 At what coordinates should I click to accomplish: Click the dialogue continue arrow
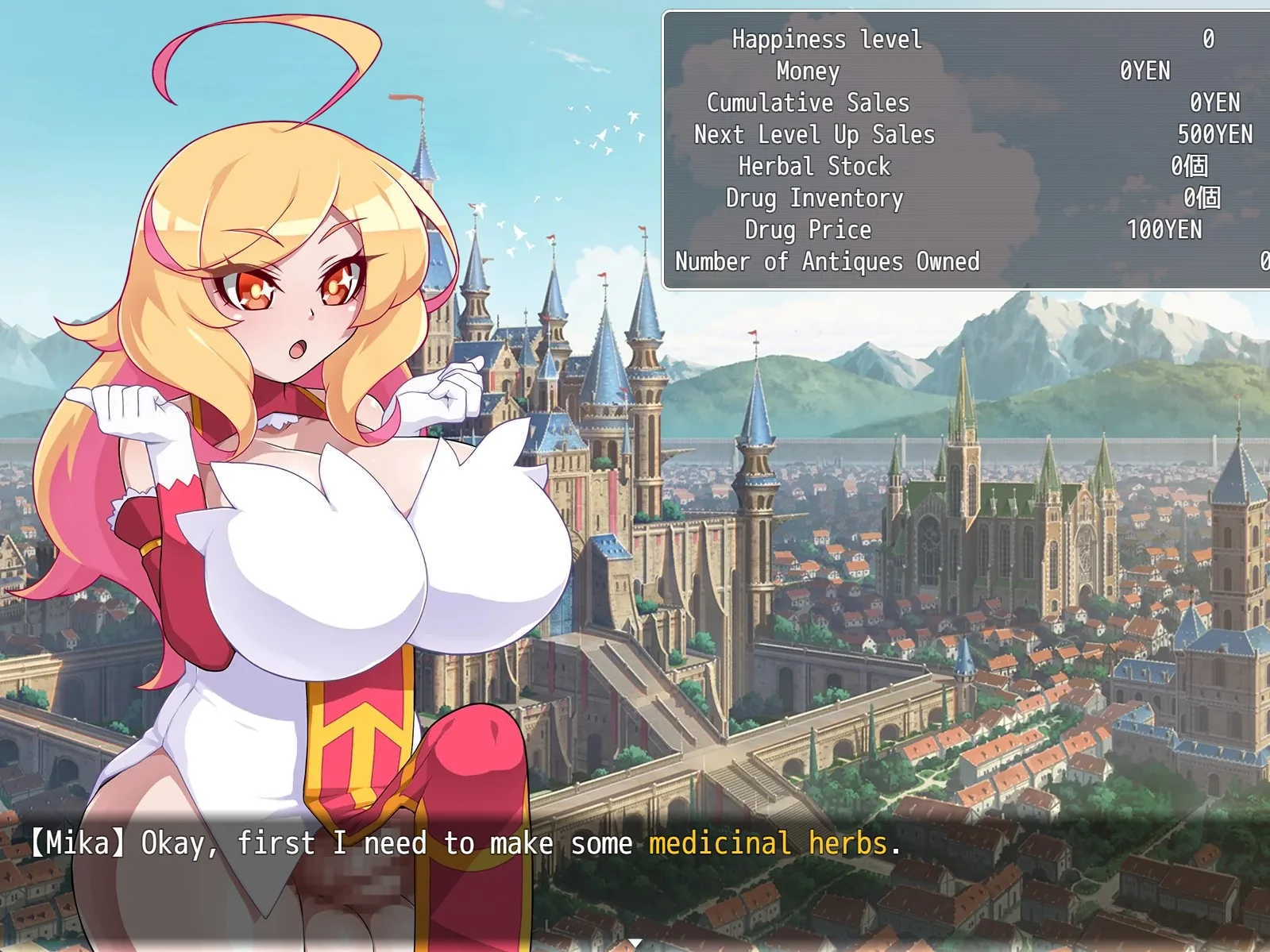(635, 943)
